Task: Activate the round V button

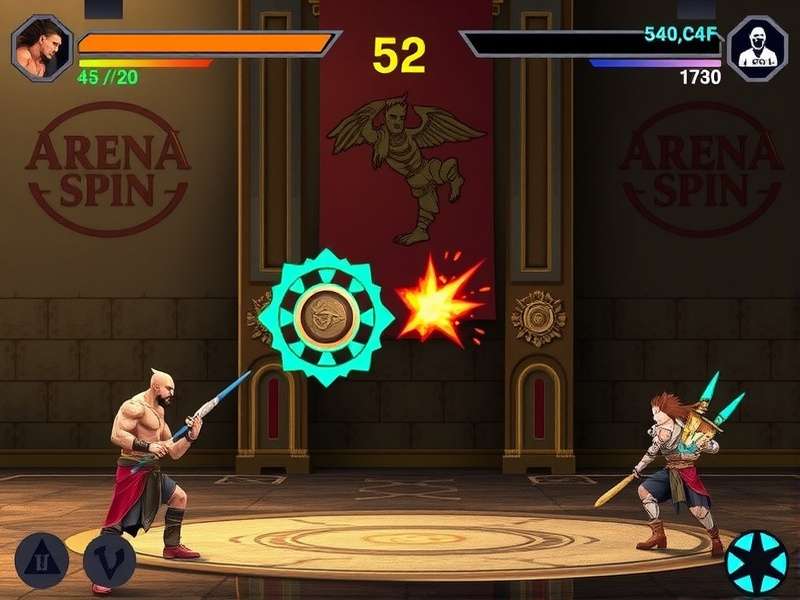Action: [x=109, y=560]
